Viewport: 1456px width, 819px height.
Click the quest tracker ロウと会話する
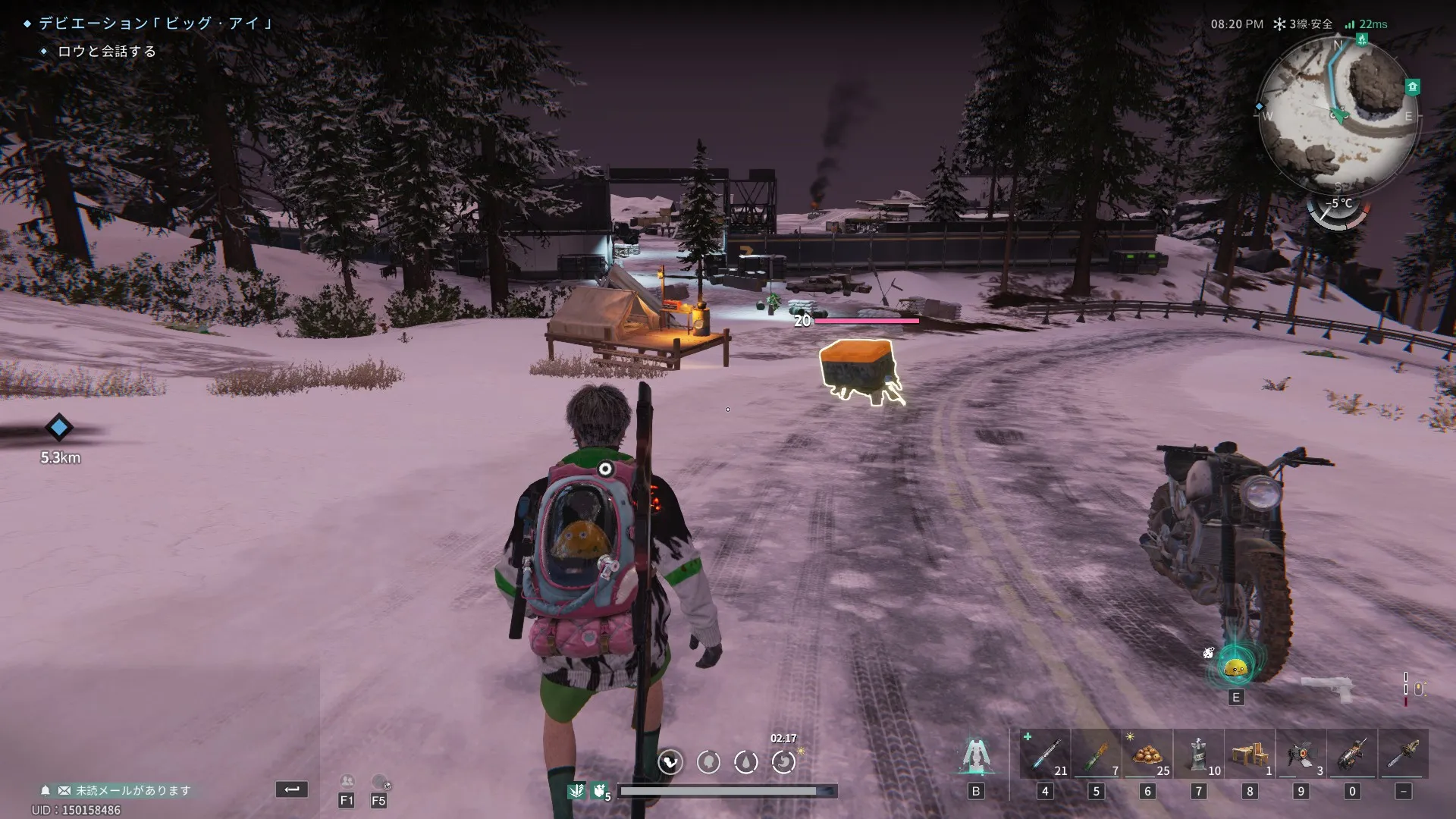[x=107, y=52]
